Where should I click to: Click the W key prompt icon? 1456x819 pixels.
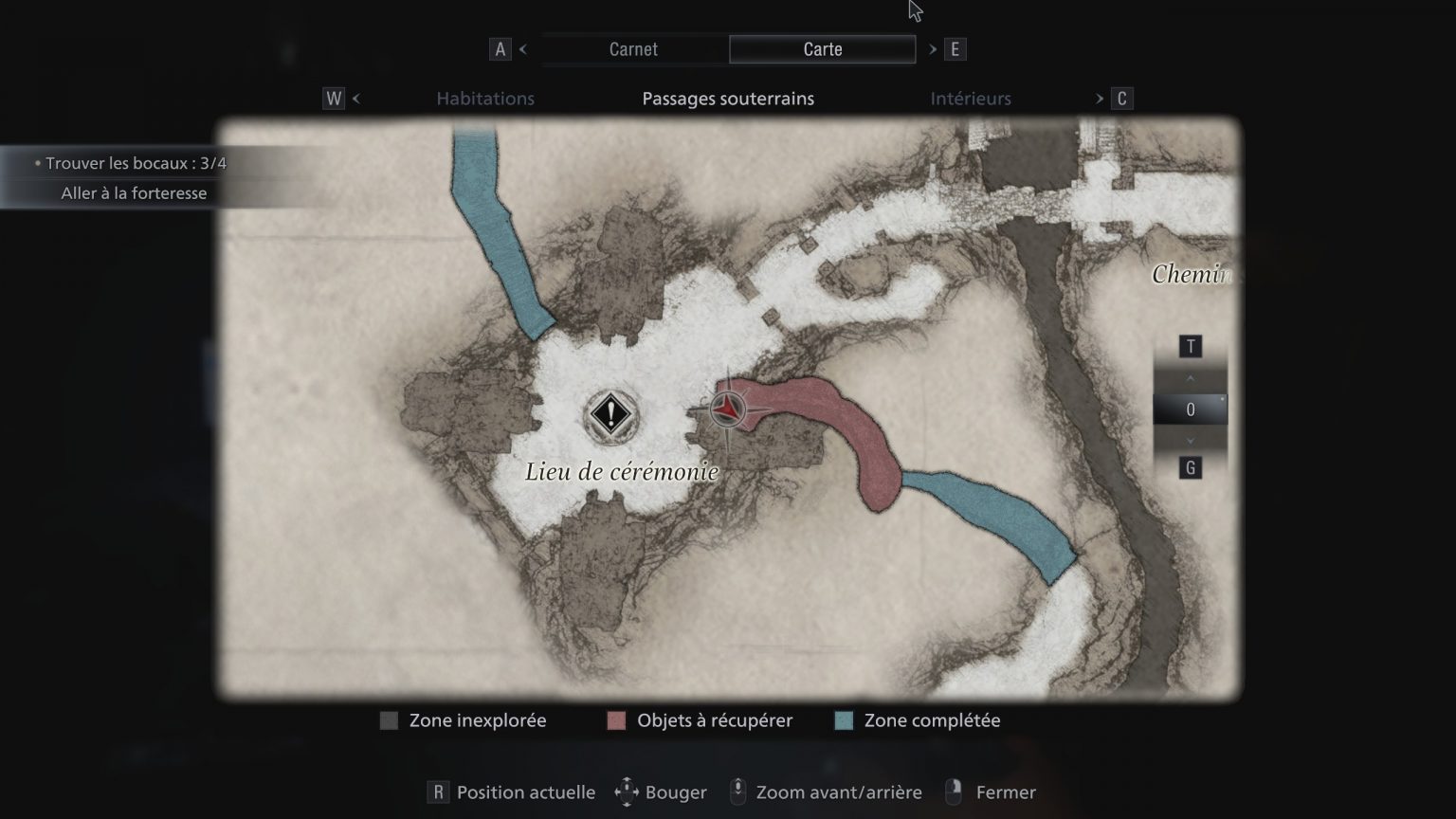pyautogui.click(x=334, y=98)
